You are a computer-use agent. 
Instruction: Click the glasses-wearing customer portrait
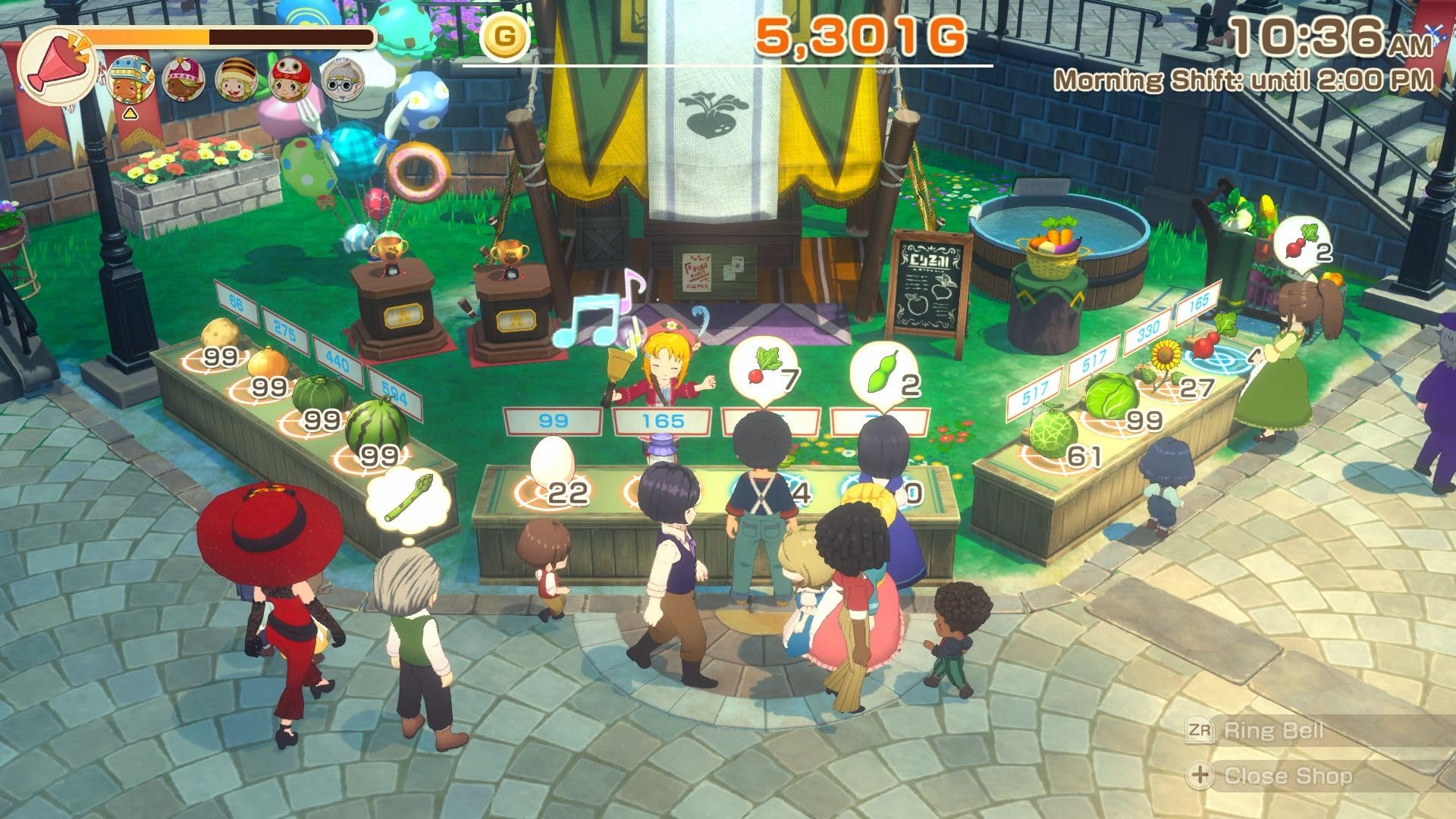pyautogui.click(x=345, y=78)
